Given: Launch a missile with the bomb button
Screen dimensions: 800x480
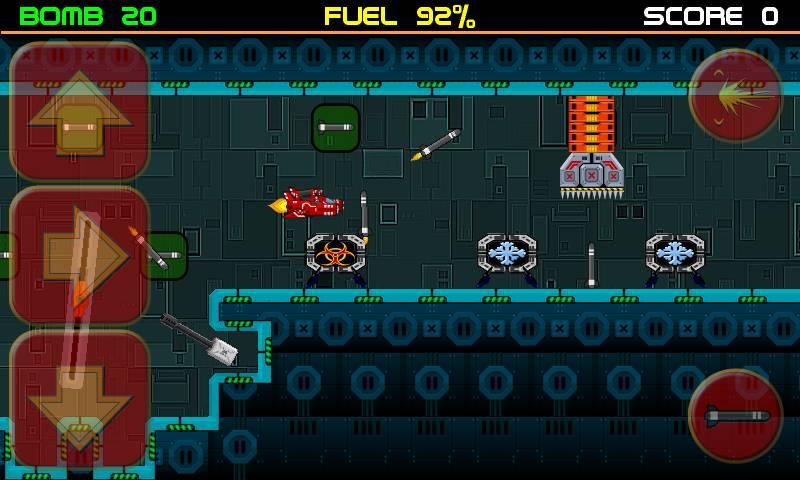Looking at the screenshot, I should point(736,415).
